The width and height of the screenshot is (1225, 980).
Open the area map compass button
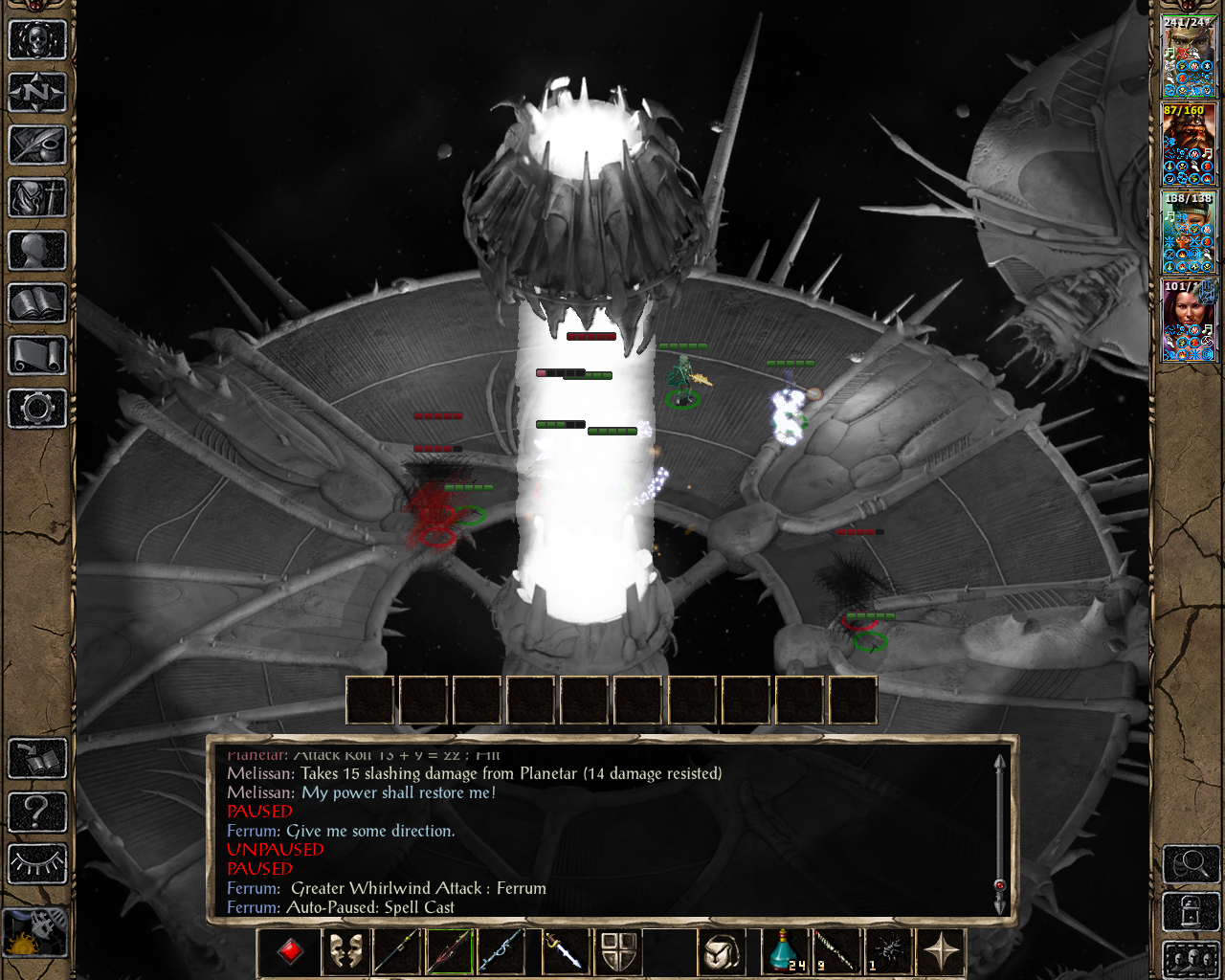37,93
